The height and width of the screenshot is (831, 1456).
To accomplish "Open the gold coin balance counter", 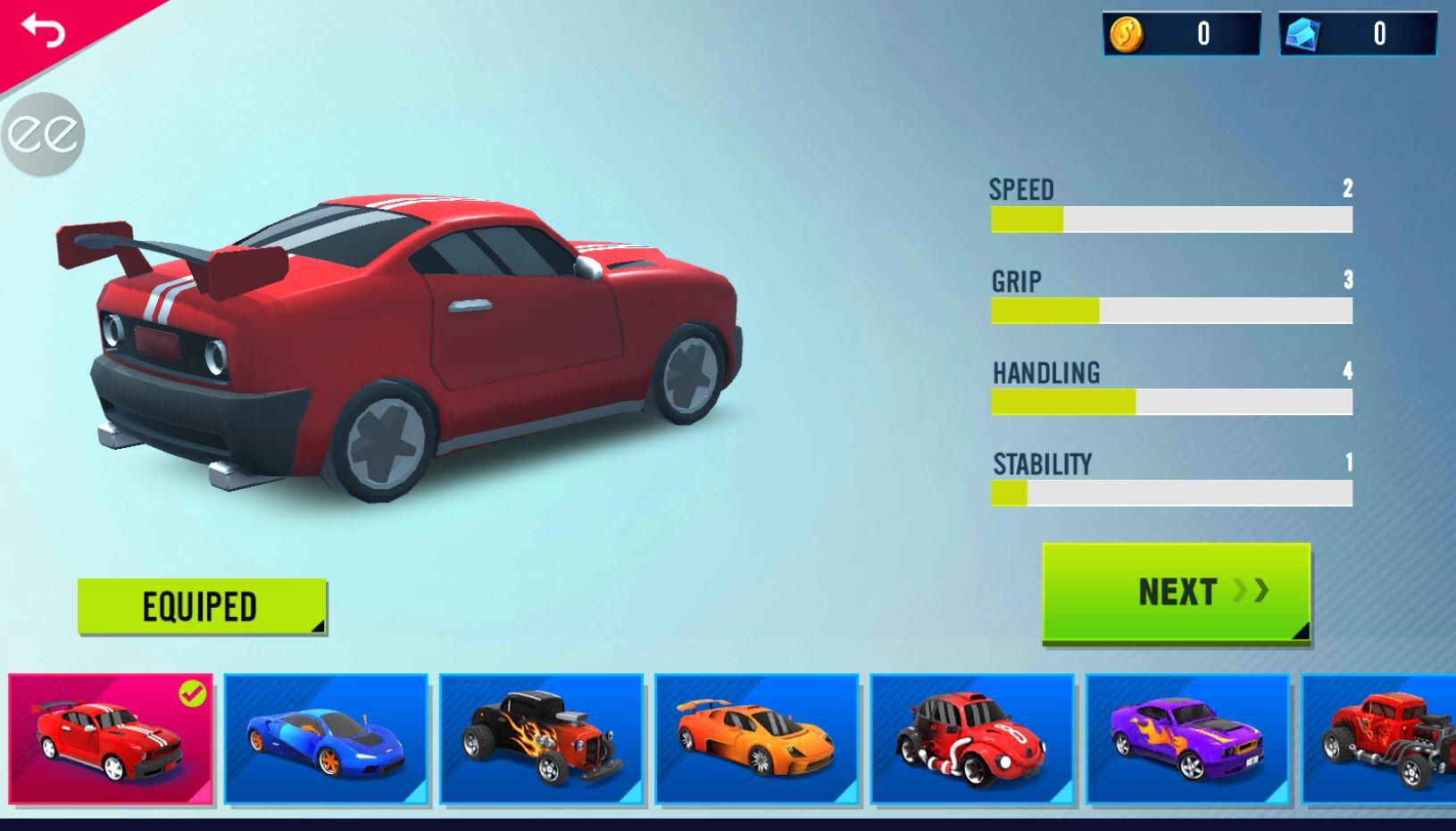I will pyautogui.click(x=1181, y=34).
